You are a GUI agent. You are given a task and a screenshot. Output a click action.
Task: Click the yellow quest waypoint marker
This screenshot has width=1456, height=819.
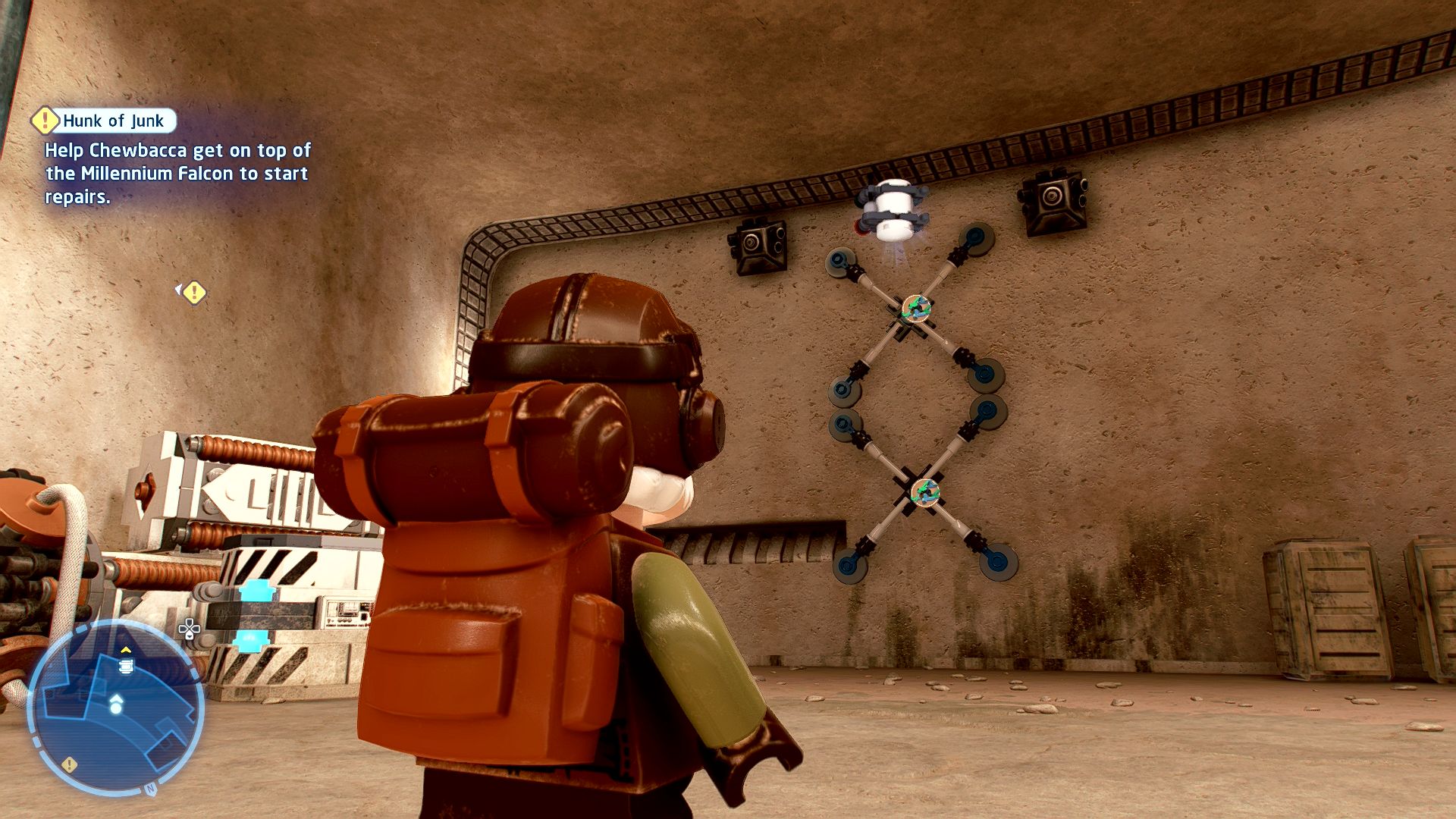[194, 292]
